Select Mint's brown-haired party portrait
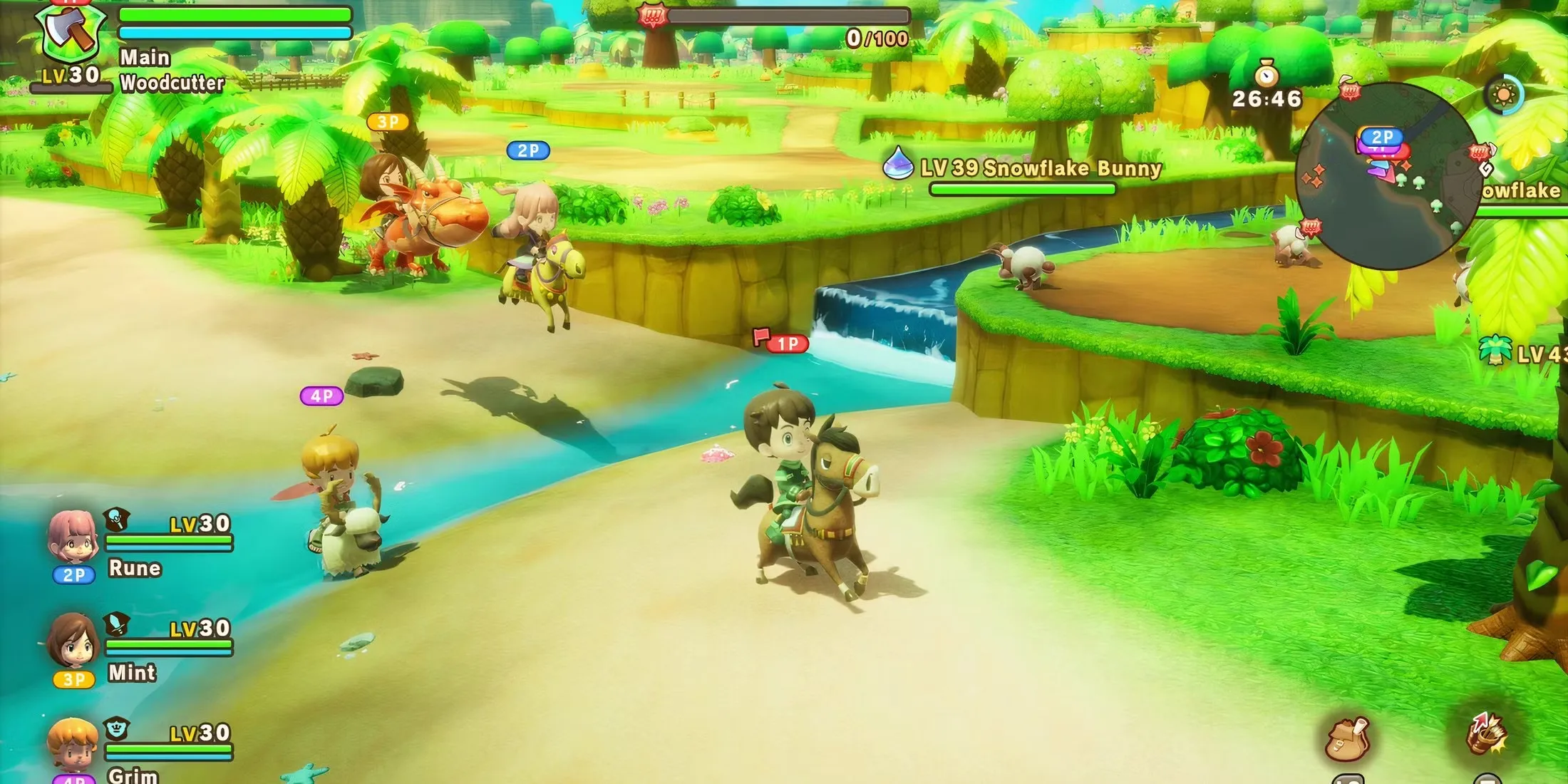 [x=72, y=641]
